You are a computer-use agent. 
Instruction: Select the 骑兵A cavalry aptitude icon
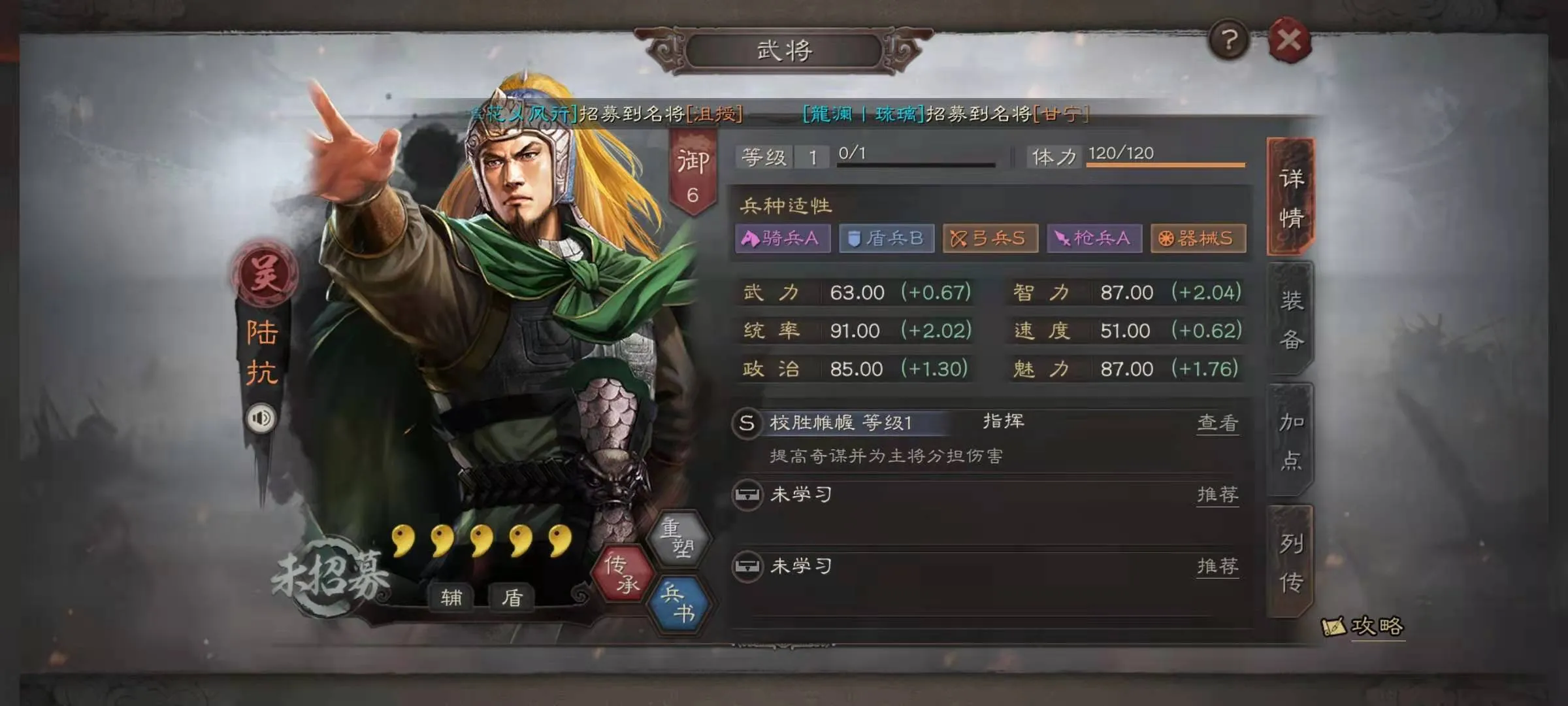pos(781,239)
